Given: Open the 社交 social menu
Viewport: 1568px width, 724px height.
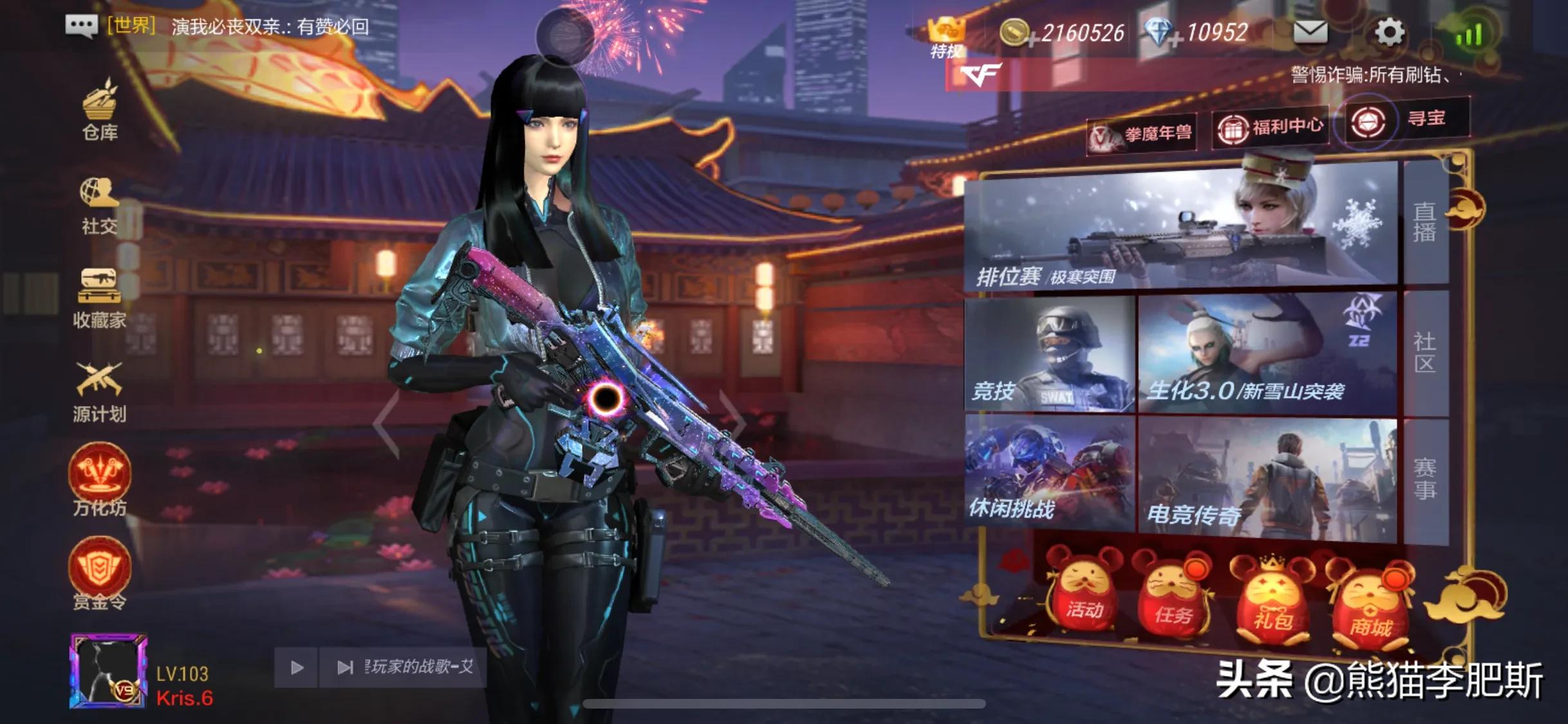Looking at the screenshot, I should pyautogui.click(x=99, y=206).
